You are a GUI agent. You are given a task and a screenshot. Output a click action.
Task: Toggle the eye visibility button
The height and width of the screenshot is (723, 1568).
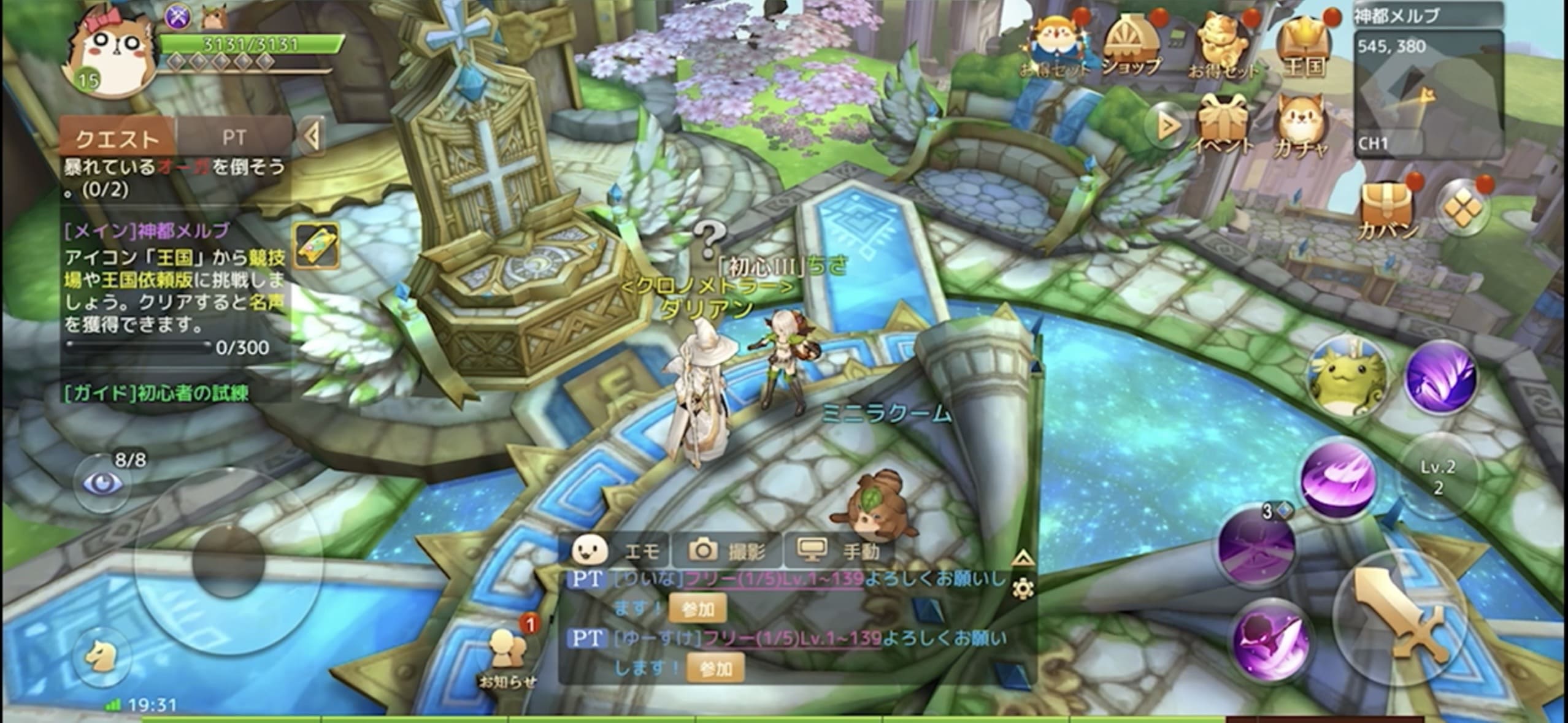(102, 483)
